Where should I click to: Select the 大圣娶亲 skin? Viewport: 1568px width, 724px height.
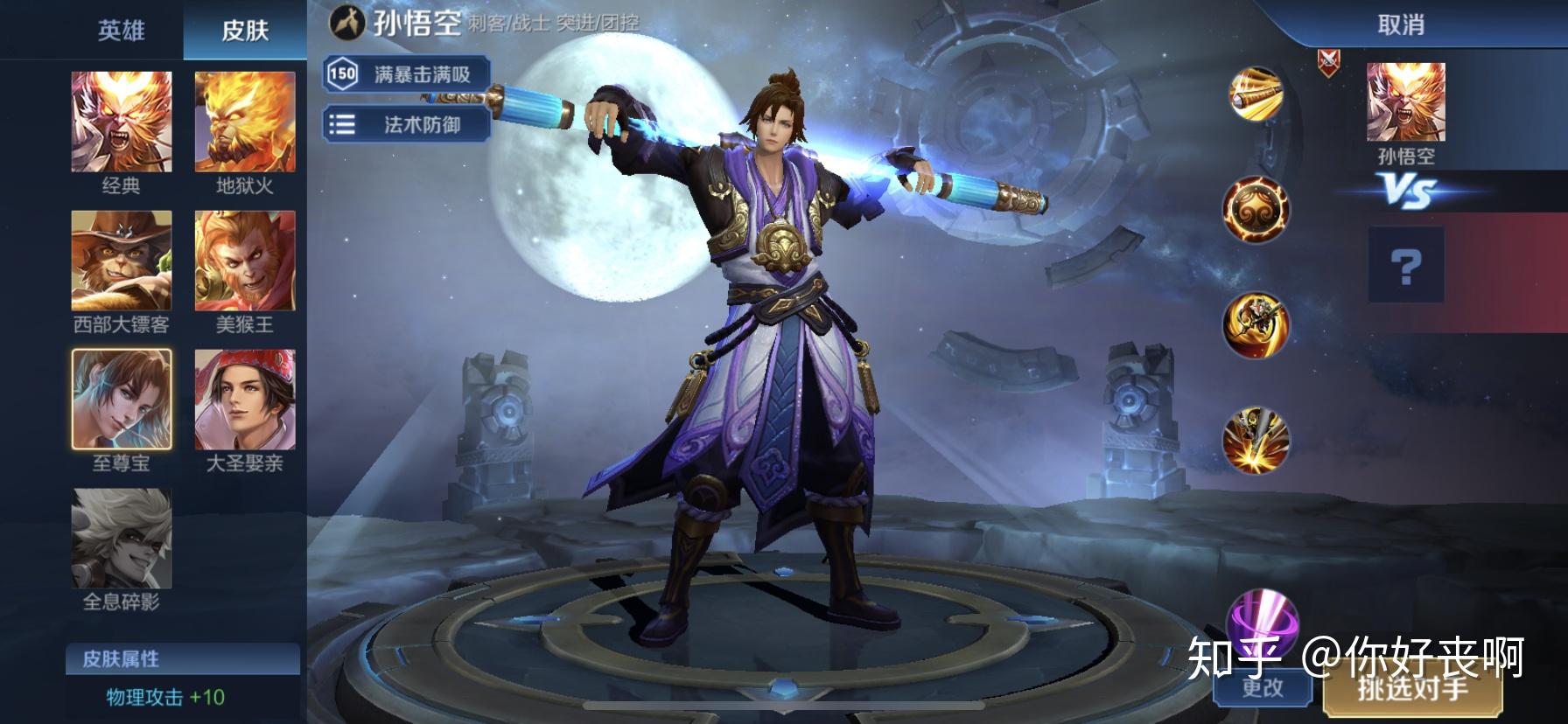[x=245, y=400]
